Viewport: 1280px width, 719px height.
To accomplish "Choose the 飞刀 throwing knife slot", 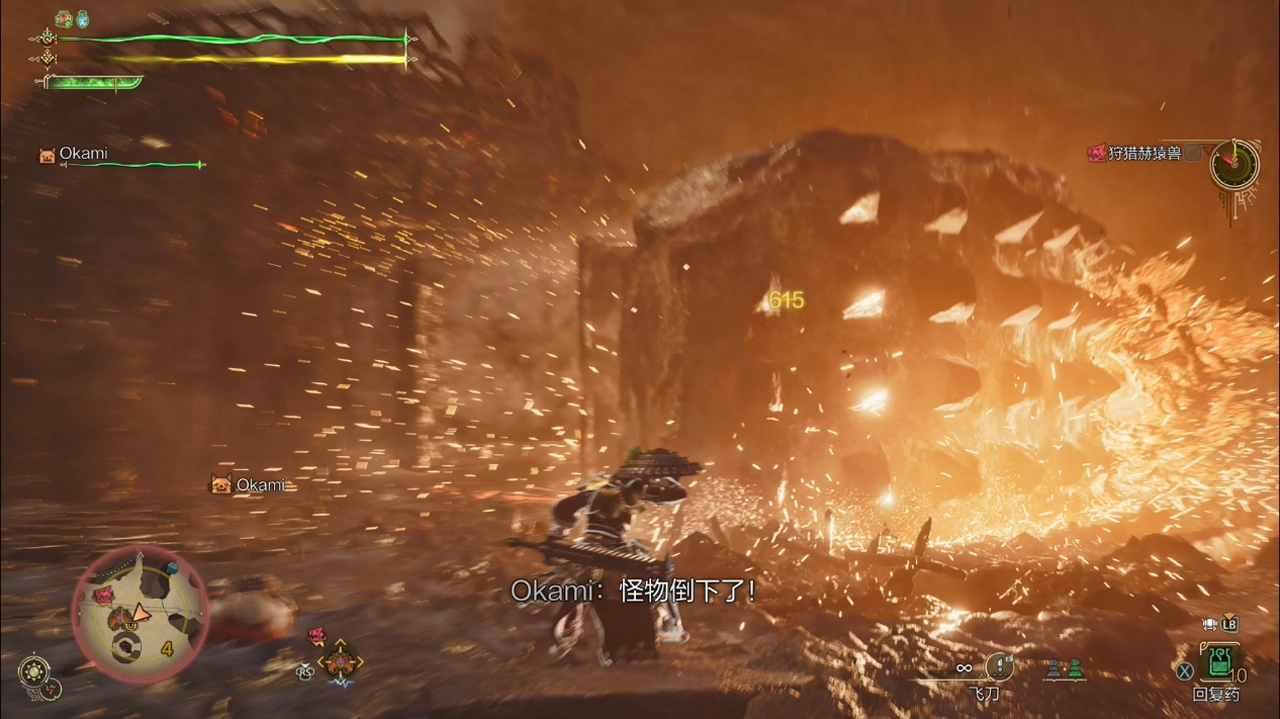I will [x=999, y=667].
